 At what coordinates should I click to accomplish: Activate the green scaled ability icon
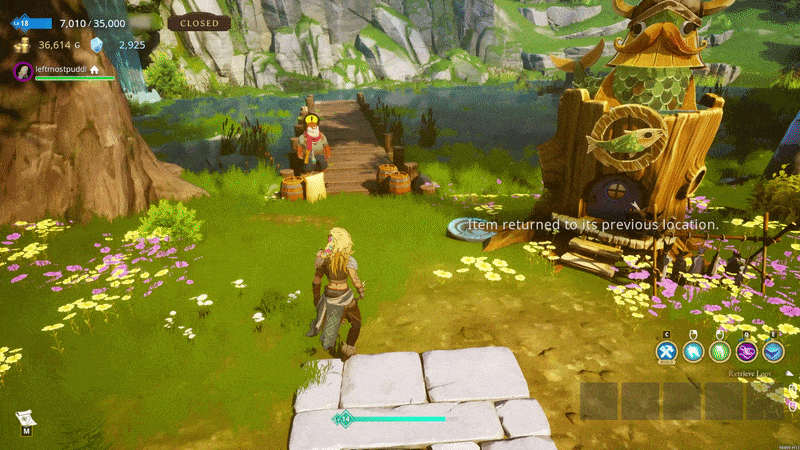[720, 351]
